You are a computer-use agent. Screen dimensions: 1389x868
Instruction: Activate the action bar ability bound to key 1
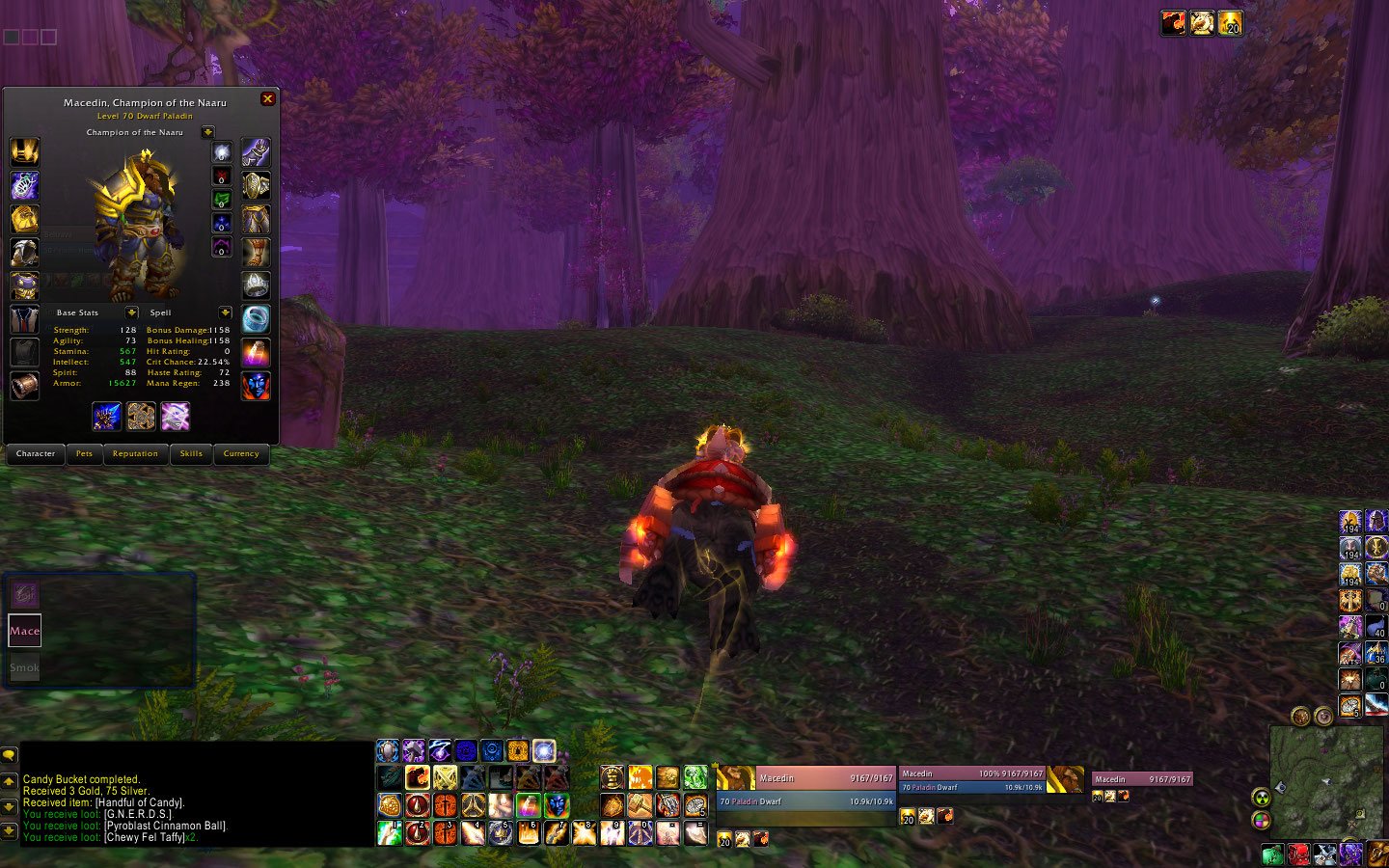tap(390, 832)
